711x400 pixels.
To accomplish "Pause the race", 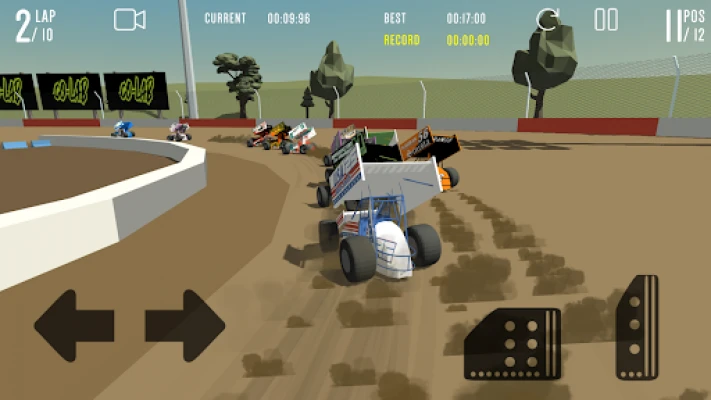I will [x=606, y=19].
